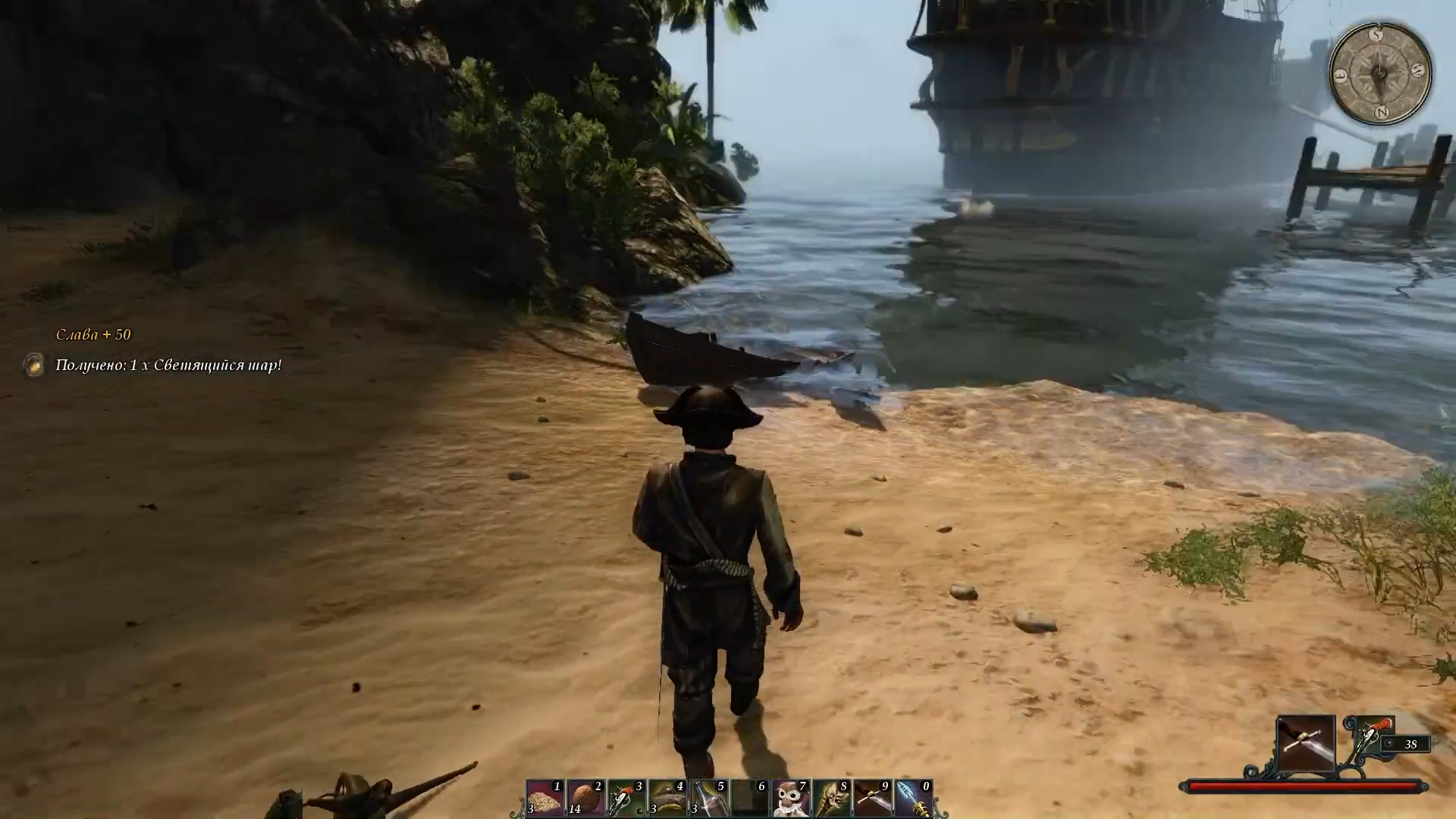Image resolution: width=1456 pixels, height=819 pixels.
Task: Click the equipped pistol icon beside the ammo count
Action: (1370, 735)
